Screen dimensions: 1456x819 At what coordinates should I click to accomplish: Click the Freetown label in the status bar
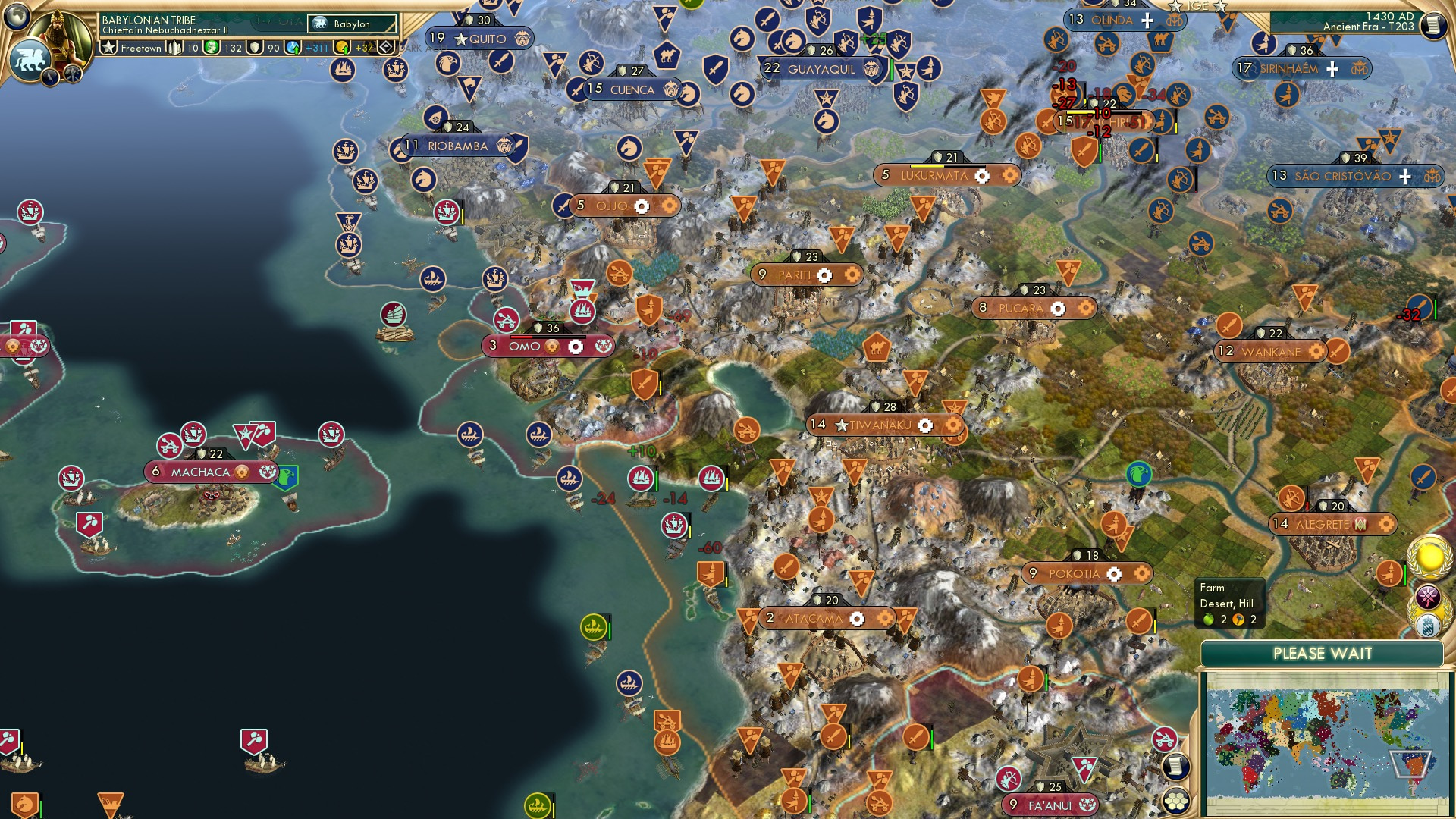(140, 49)
